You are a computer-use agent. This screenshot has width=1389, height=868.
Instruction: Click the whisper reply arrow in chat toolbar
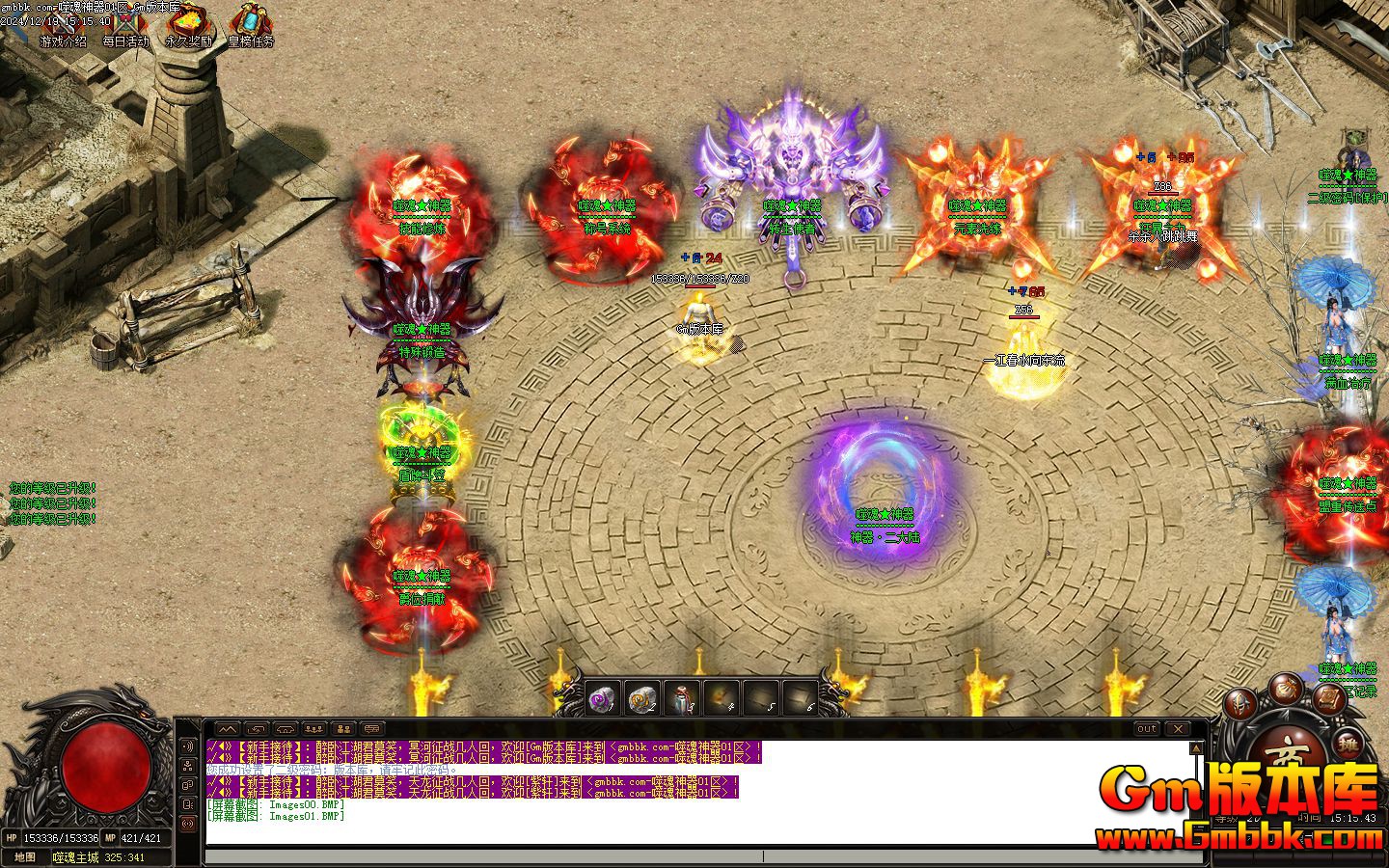click(x=257, y=729)
